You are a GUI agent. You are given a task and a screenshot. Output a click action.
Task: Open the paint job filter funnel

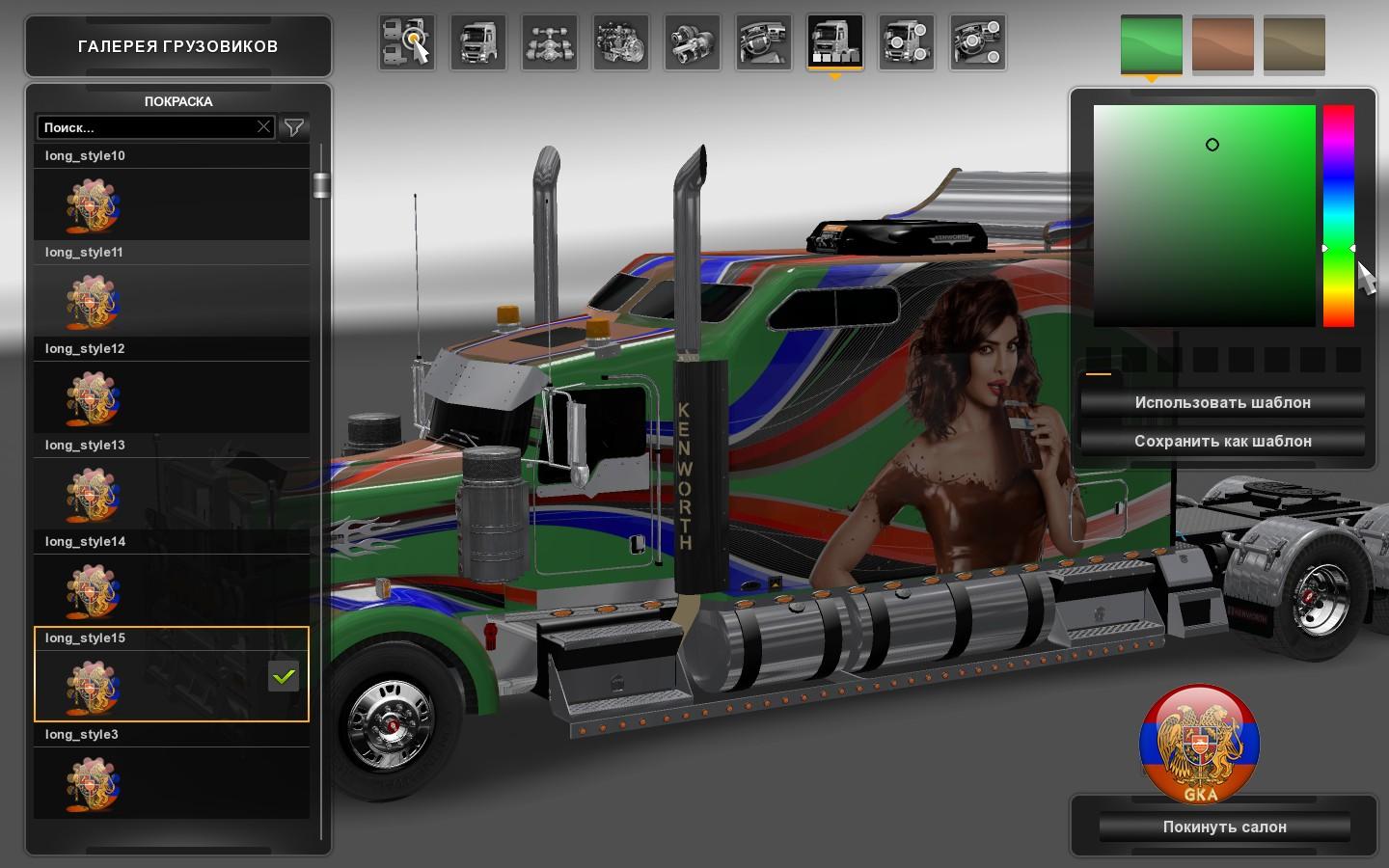[294, 127]
